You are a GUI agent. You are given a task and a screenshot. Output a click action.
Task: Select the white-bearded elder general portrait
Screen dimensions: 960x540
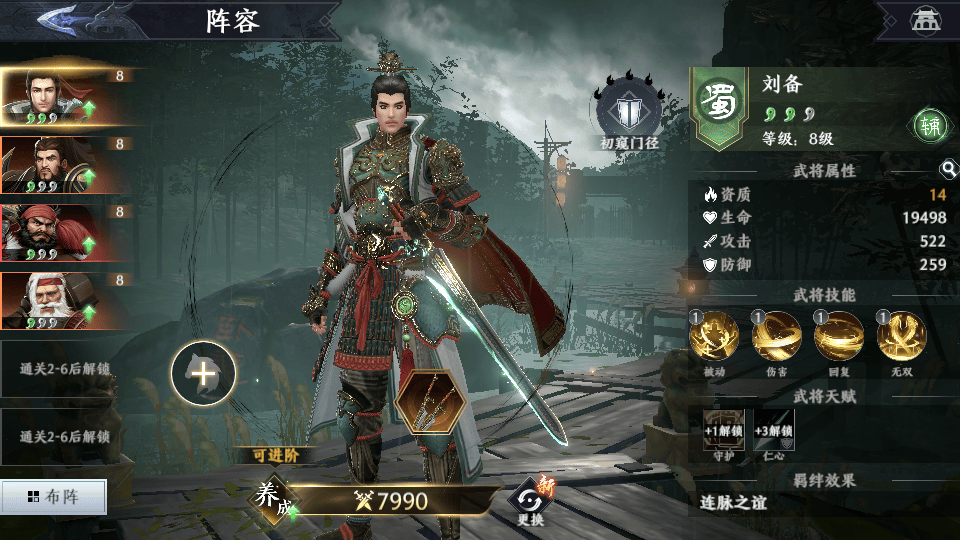65,301
